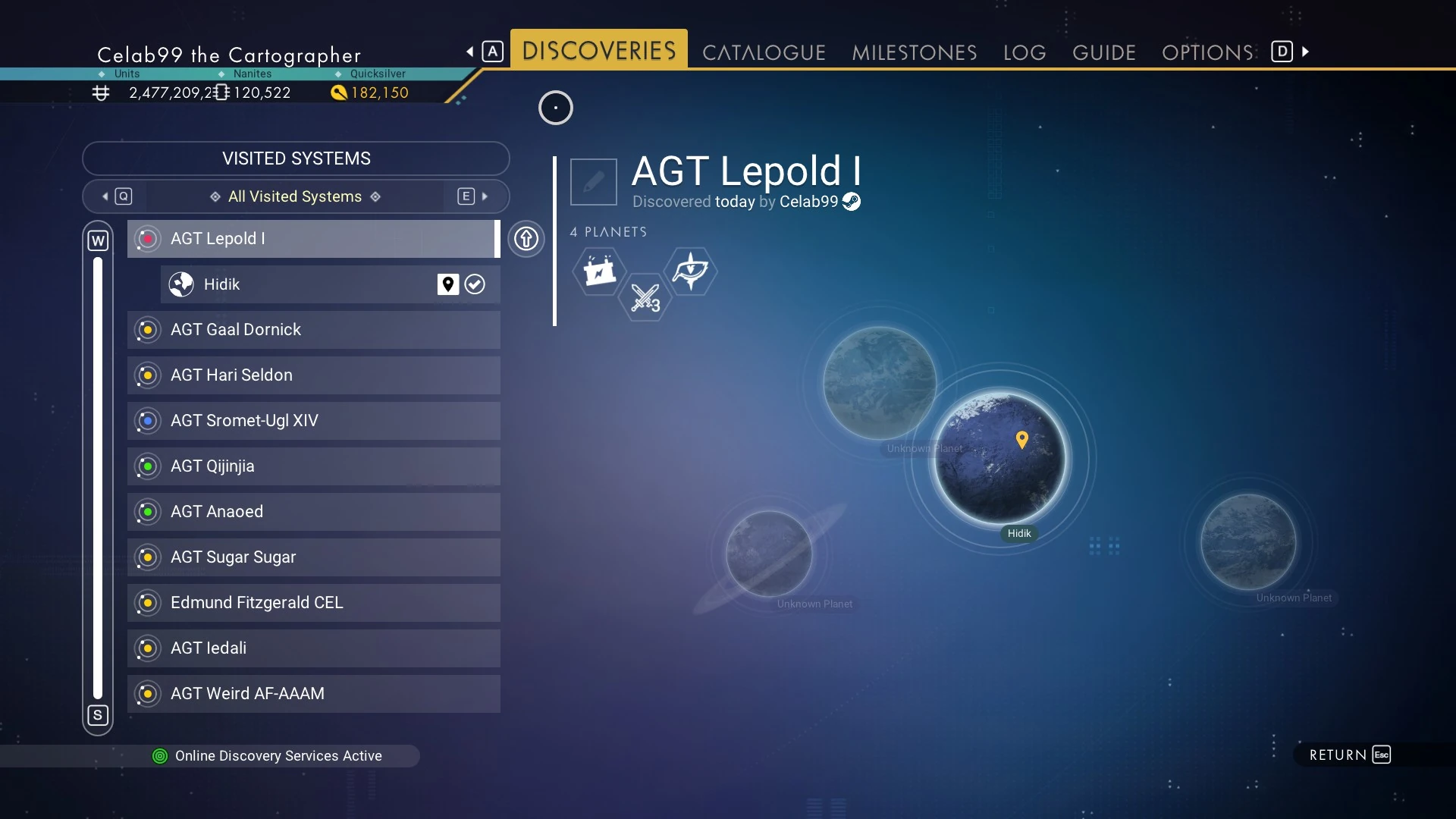Open AGT Qijinjia system entry
The height and width of the screenshot is (819, 1456).
coord(313,466)
